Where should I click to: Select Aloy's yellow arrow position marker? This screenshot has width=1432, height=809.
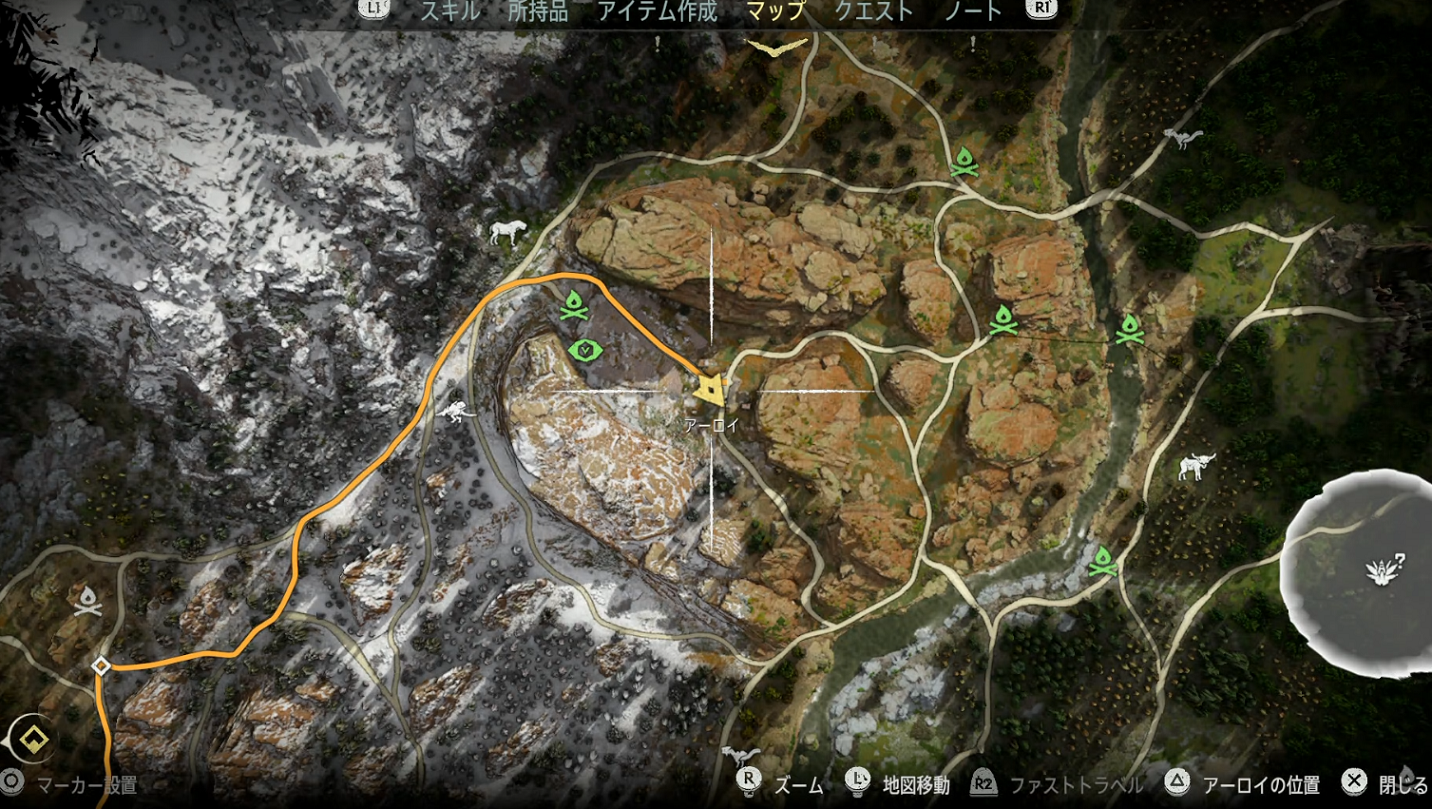coord(710,389)
